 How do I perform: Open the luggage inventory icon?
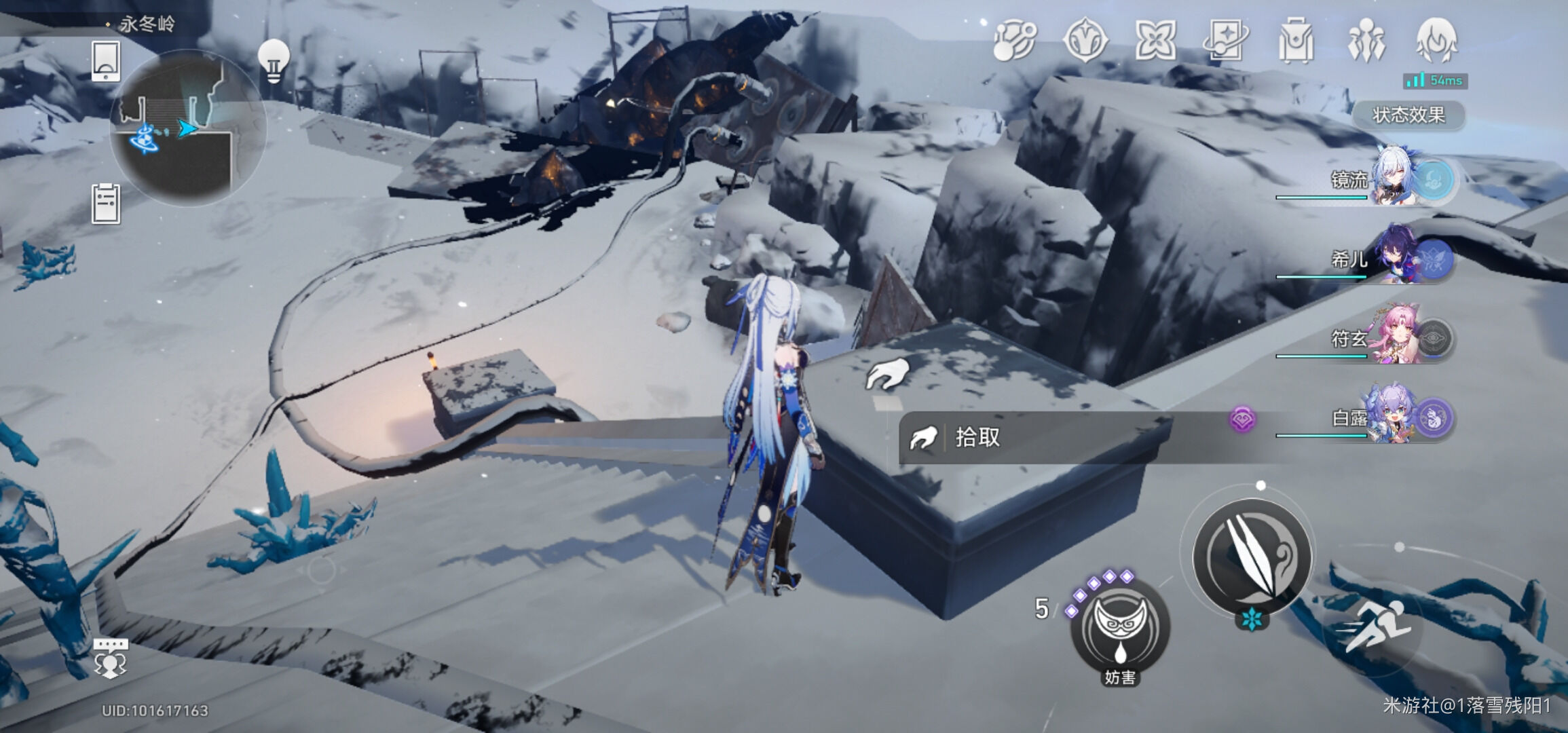coord(1295,41)
